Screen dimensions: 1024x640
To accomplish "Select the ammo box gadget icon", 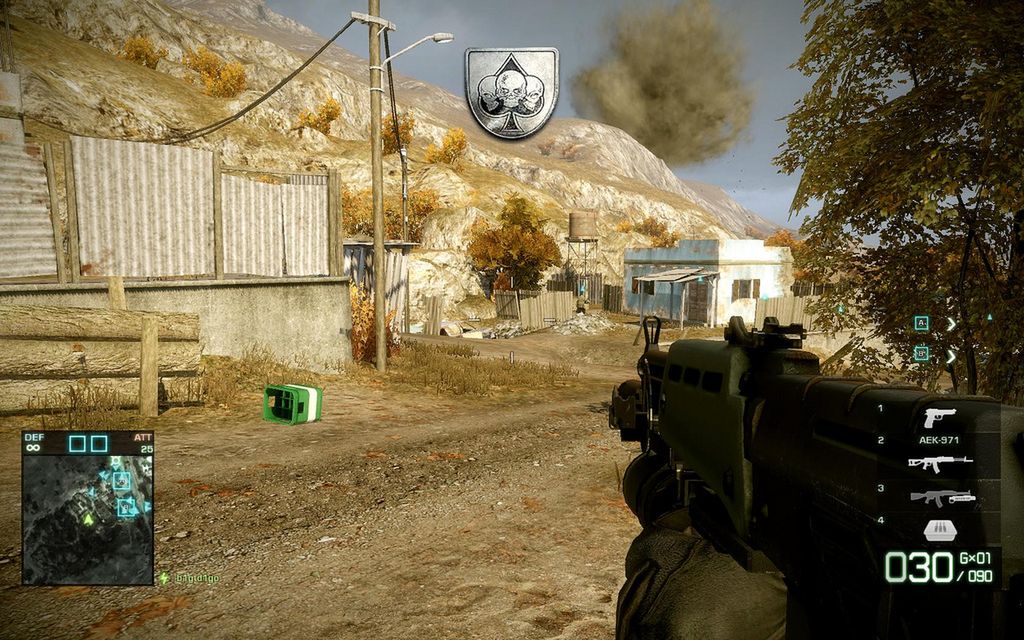I will (x=937, y=529).
